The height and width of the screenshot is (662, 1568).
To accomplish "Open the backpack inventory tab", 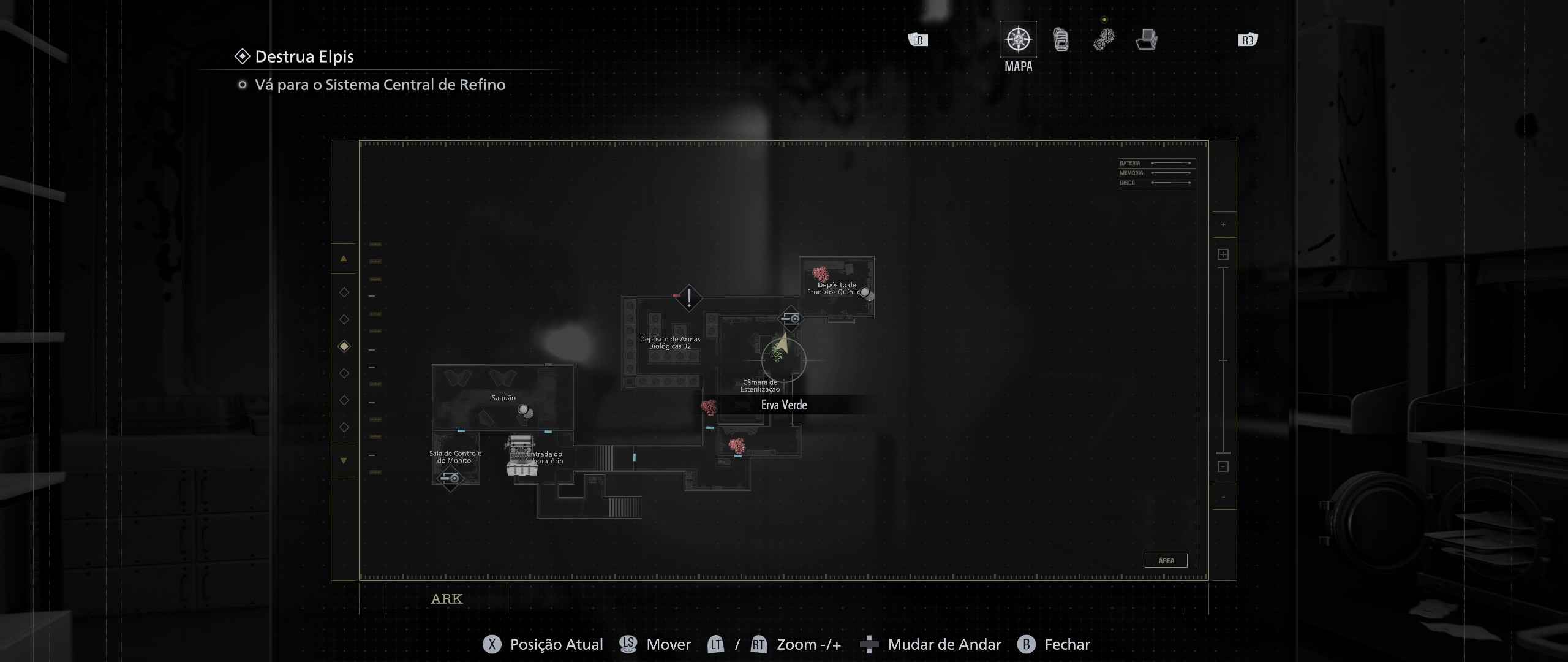I will point(1061,40).
